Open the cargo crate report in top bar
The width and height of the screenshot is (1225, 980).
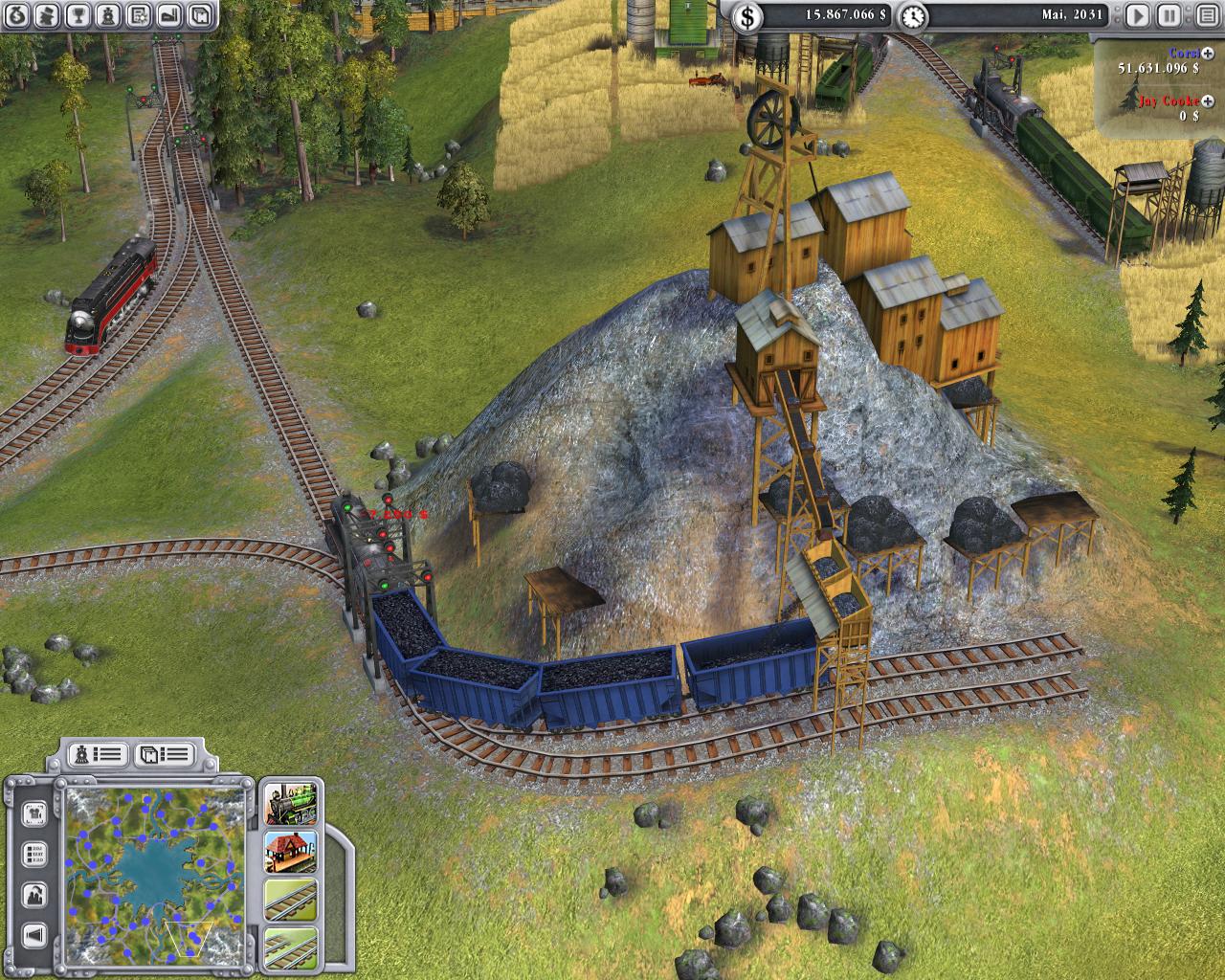(x=198, y=15)
